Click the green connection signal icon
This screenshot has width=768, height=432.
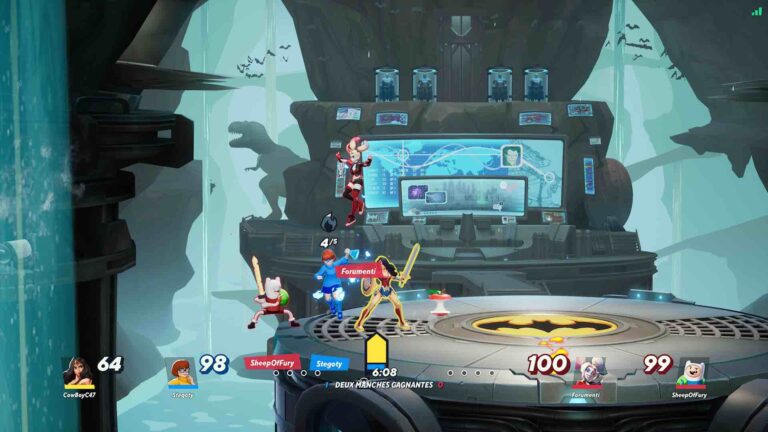click(x=756, y=11)
